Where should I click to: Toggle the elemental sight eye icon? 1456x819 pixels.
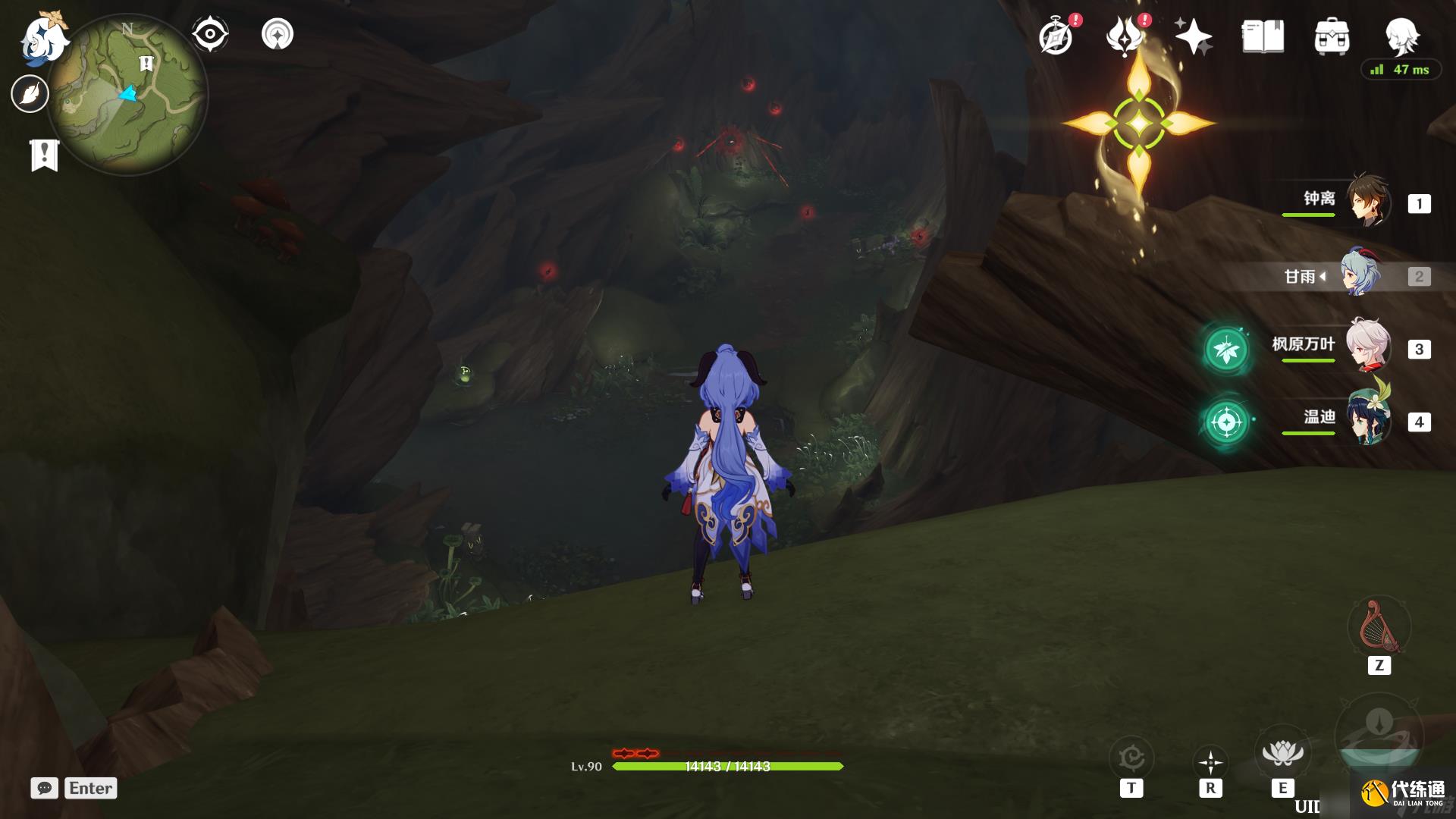(x=210, y=34)
